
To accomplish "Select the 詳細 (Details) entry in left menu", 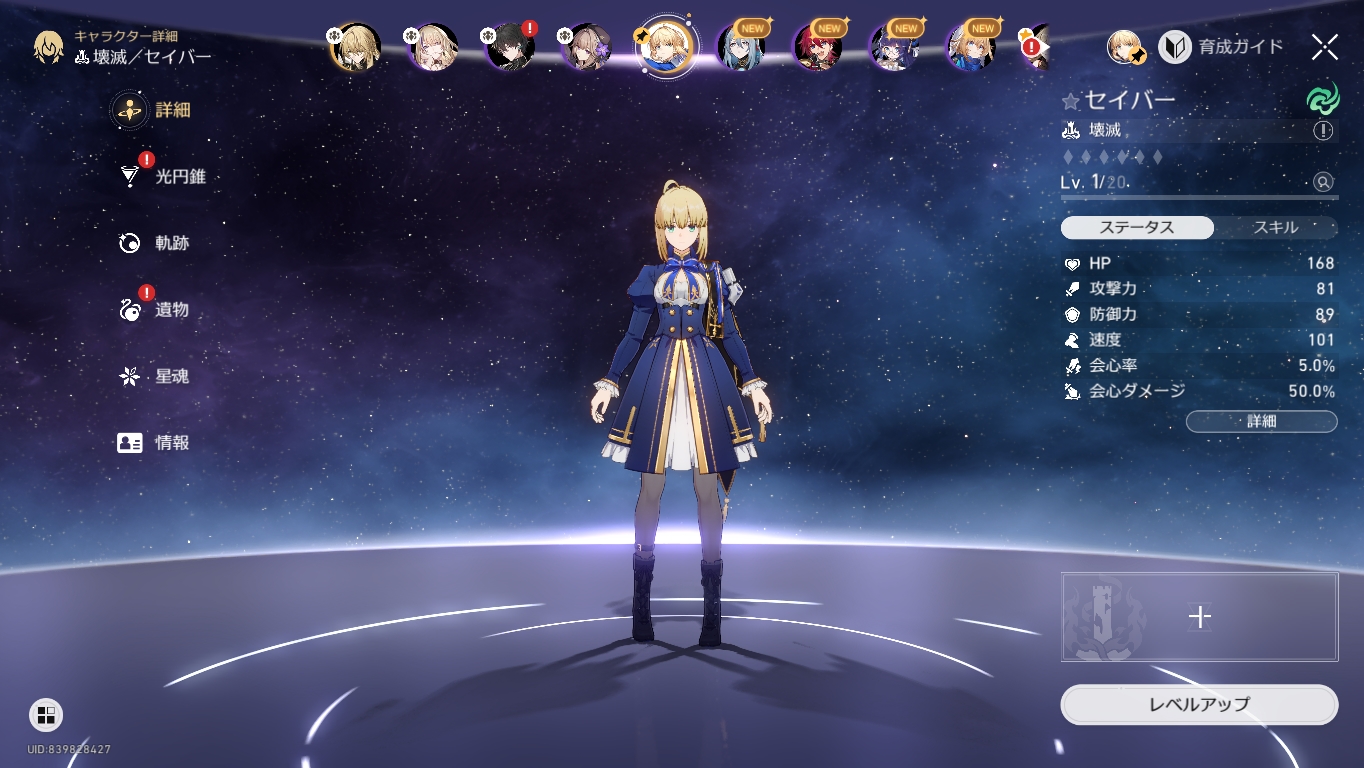I will point(159,110).
